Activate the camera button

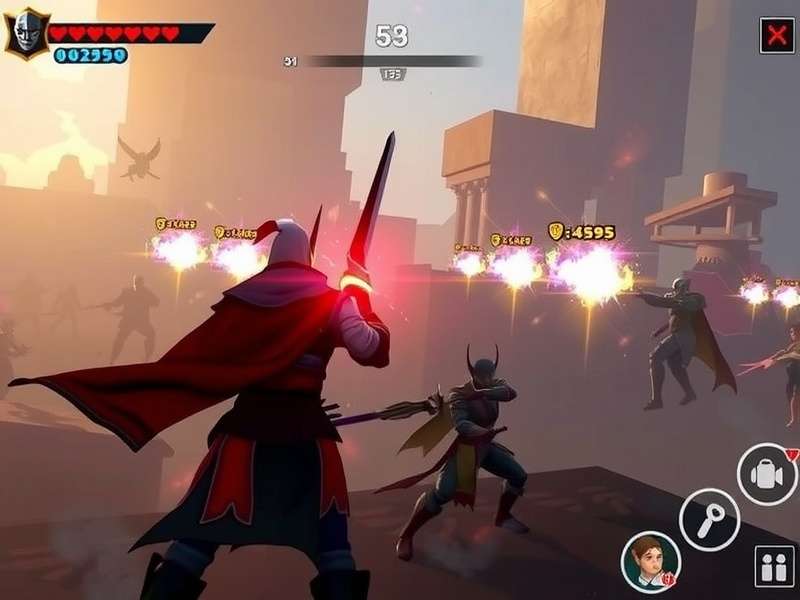(x=767, y=474)
